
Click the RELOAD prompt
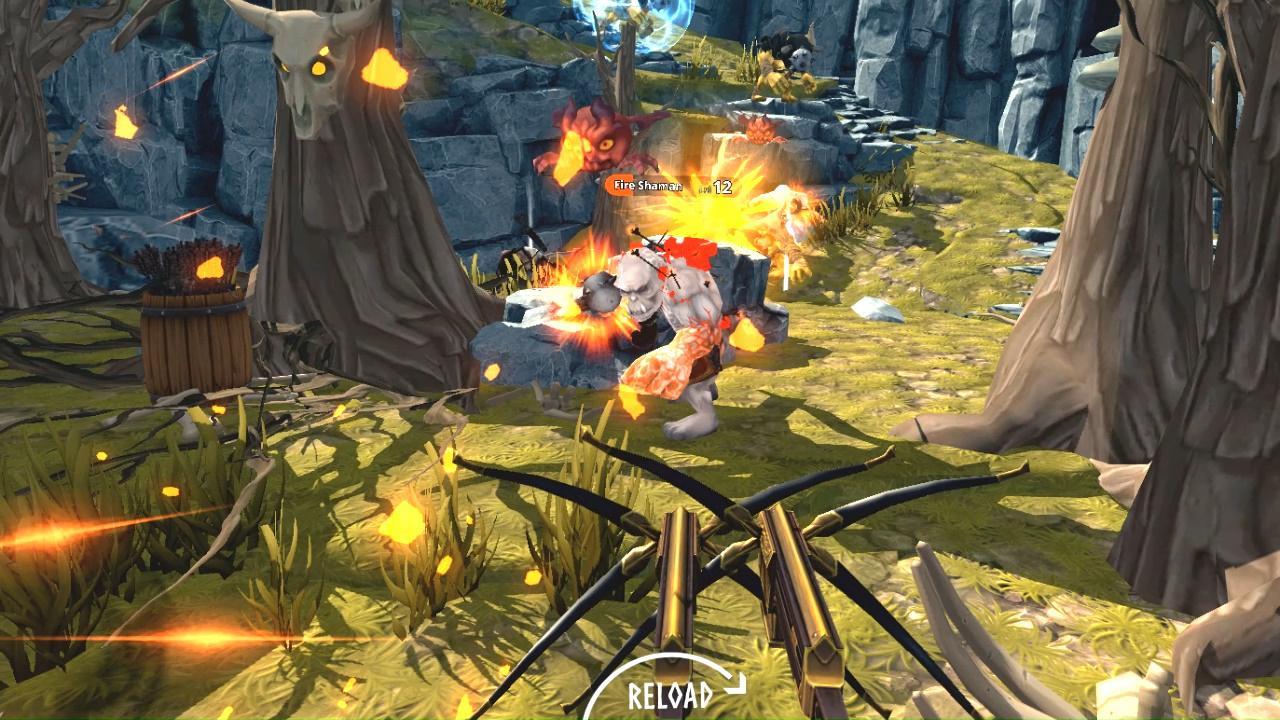(670, 692)
